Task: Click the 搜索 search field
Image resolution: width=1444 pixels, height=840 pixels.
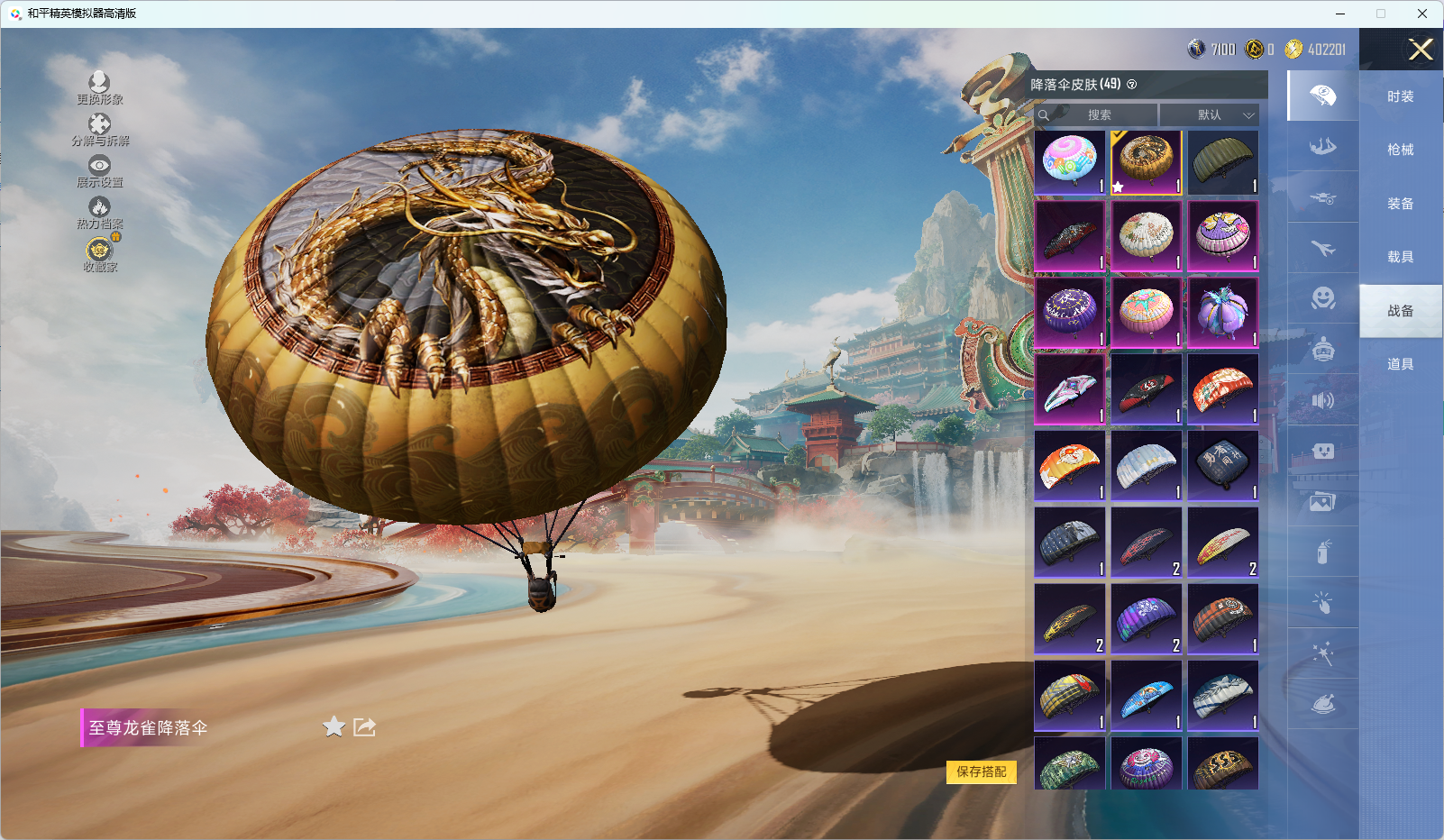Action: (1099, 114)
